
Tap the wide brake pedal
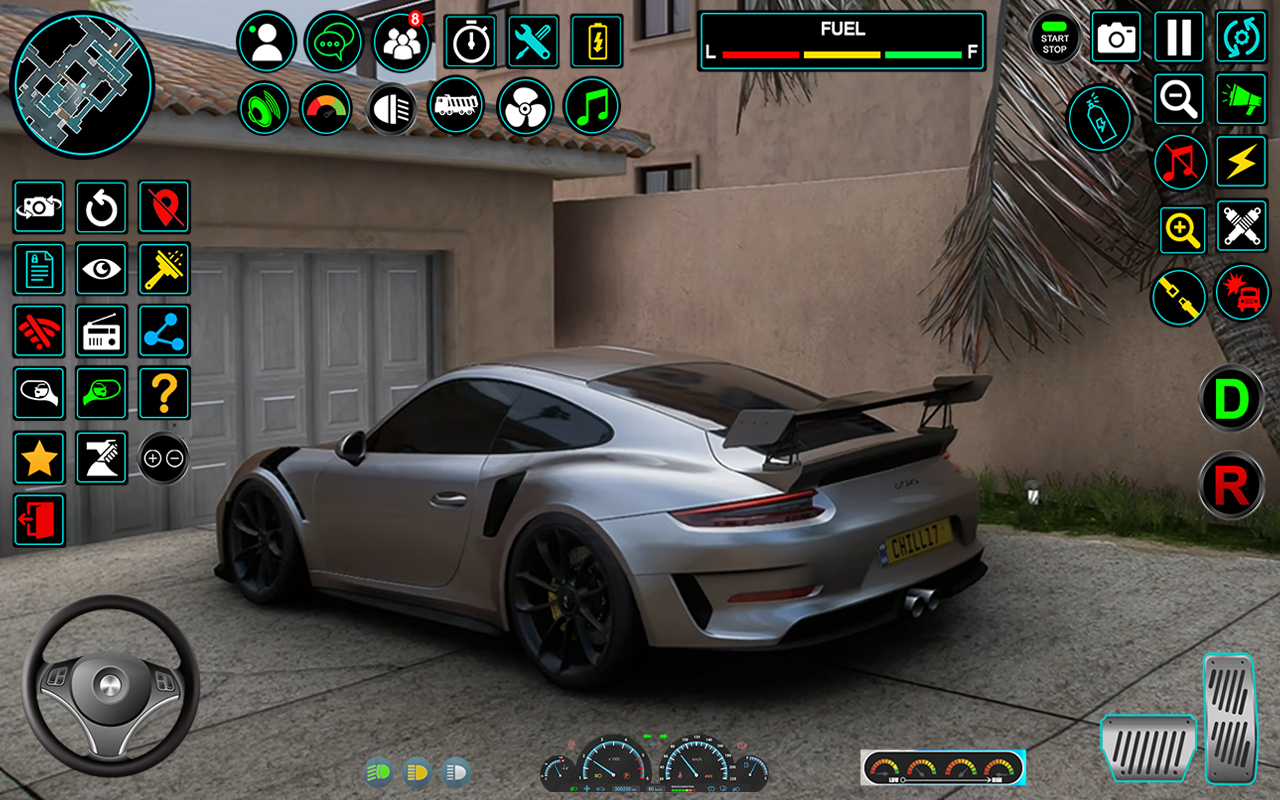pyautogui.click(x=1148, y=747)
